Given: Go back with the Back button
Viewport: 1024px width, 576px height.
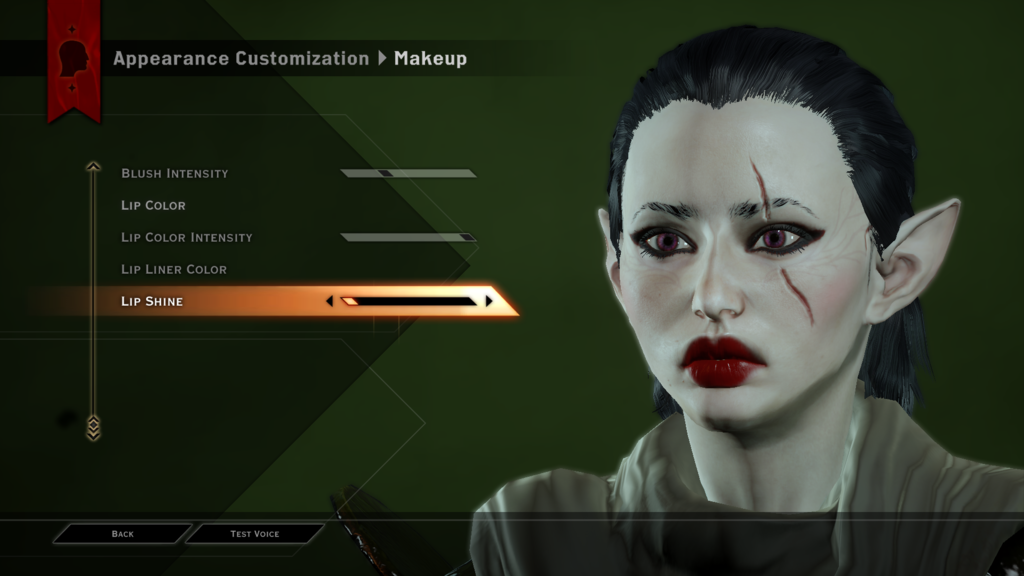Looking at the screenshot, I should [x=122, y=534].
